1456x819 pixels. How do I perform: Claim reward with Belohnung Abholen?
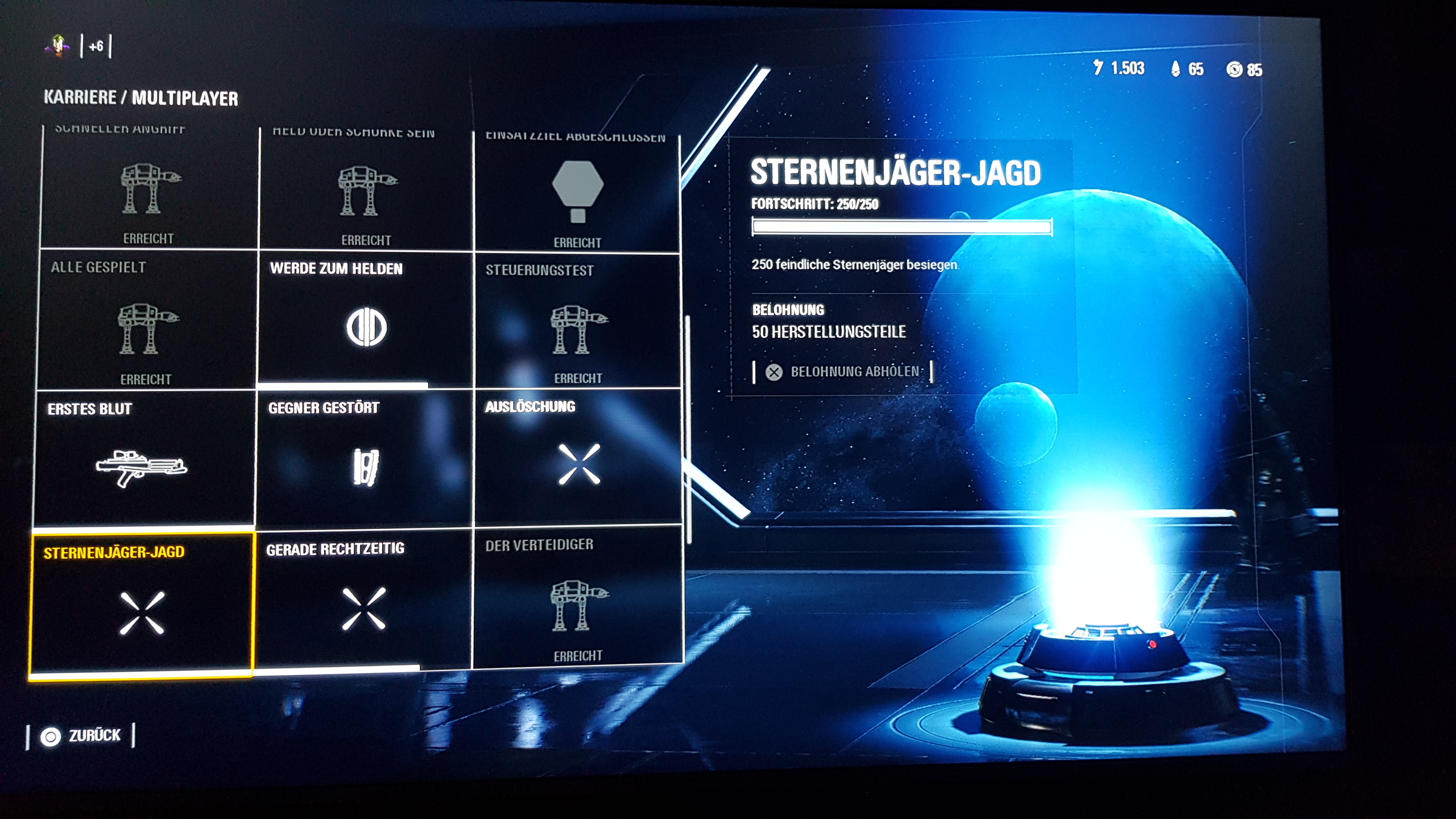(x=844, y=372)
